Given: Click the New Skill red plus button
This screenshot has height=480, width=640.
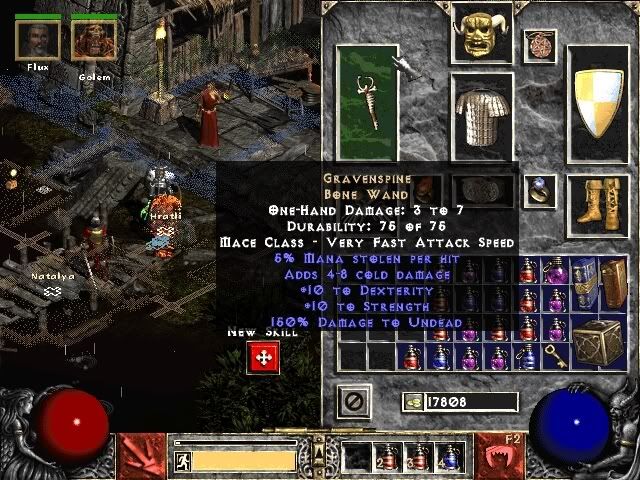Looking at the screenshot, I should tap(263, 357).
